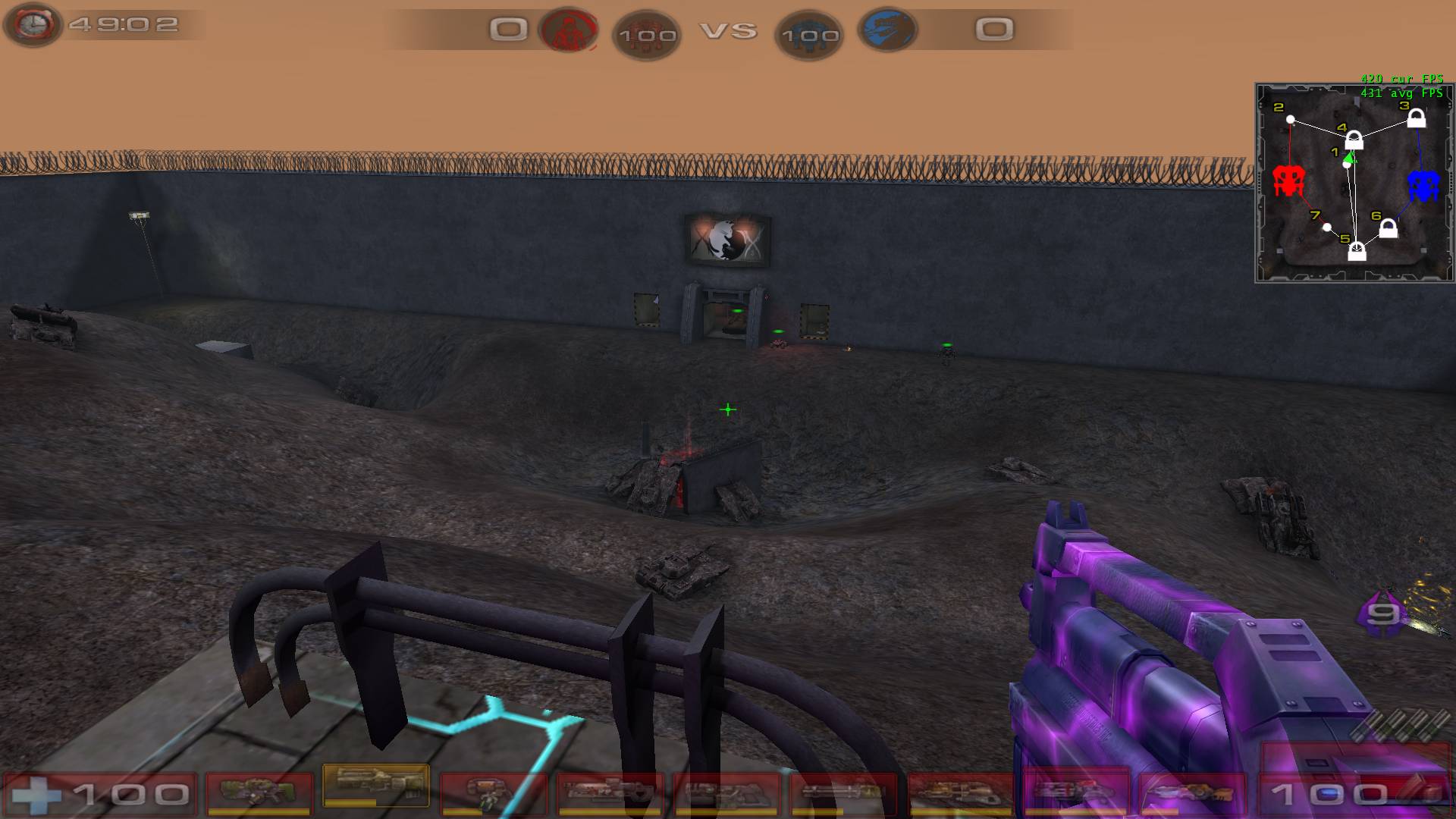The width and height of the screenshot is (1456, 819).
Task: Click the red power core on minimap
Action: [x=1288, y=181]
